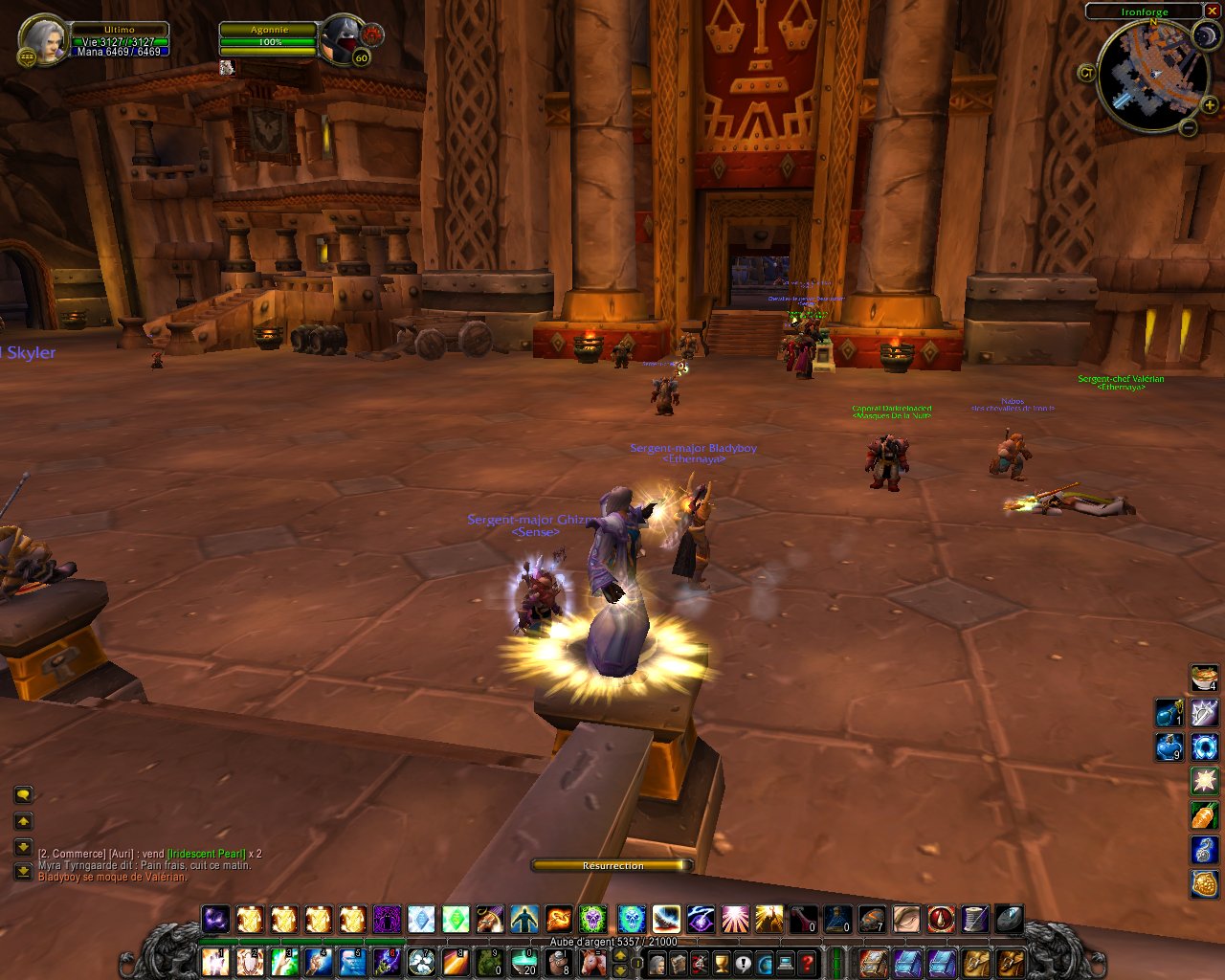Summon the horse mount from action bar
The width and height of the screenshot is (1225, 980).
[x=593, y=961]
